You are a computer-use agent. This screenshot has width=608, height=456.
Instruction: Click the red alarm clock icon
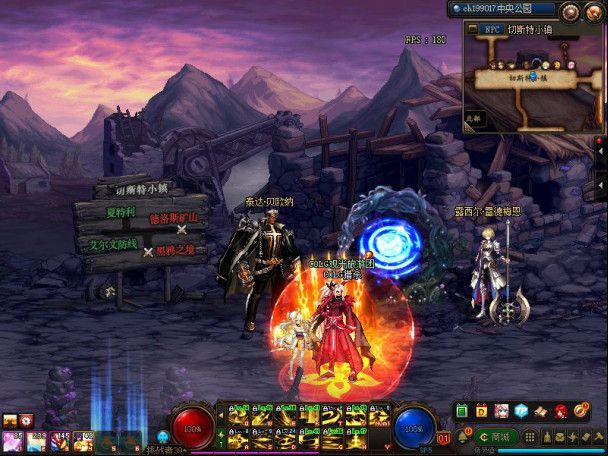click(x=25, y=420)
